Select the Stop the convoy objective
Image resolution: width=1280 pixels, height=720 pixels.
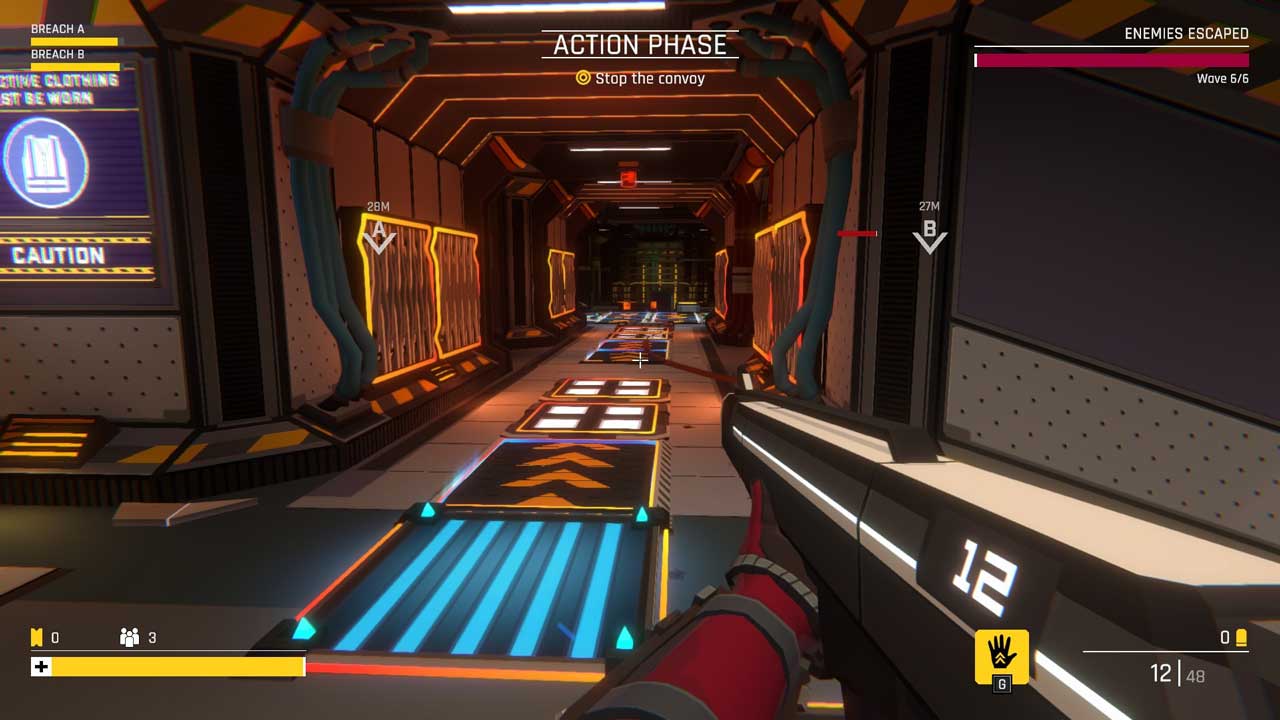pyautogui.click(x=640, y=78)
